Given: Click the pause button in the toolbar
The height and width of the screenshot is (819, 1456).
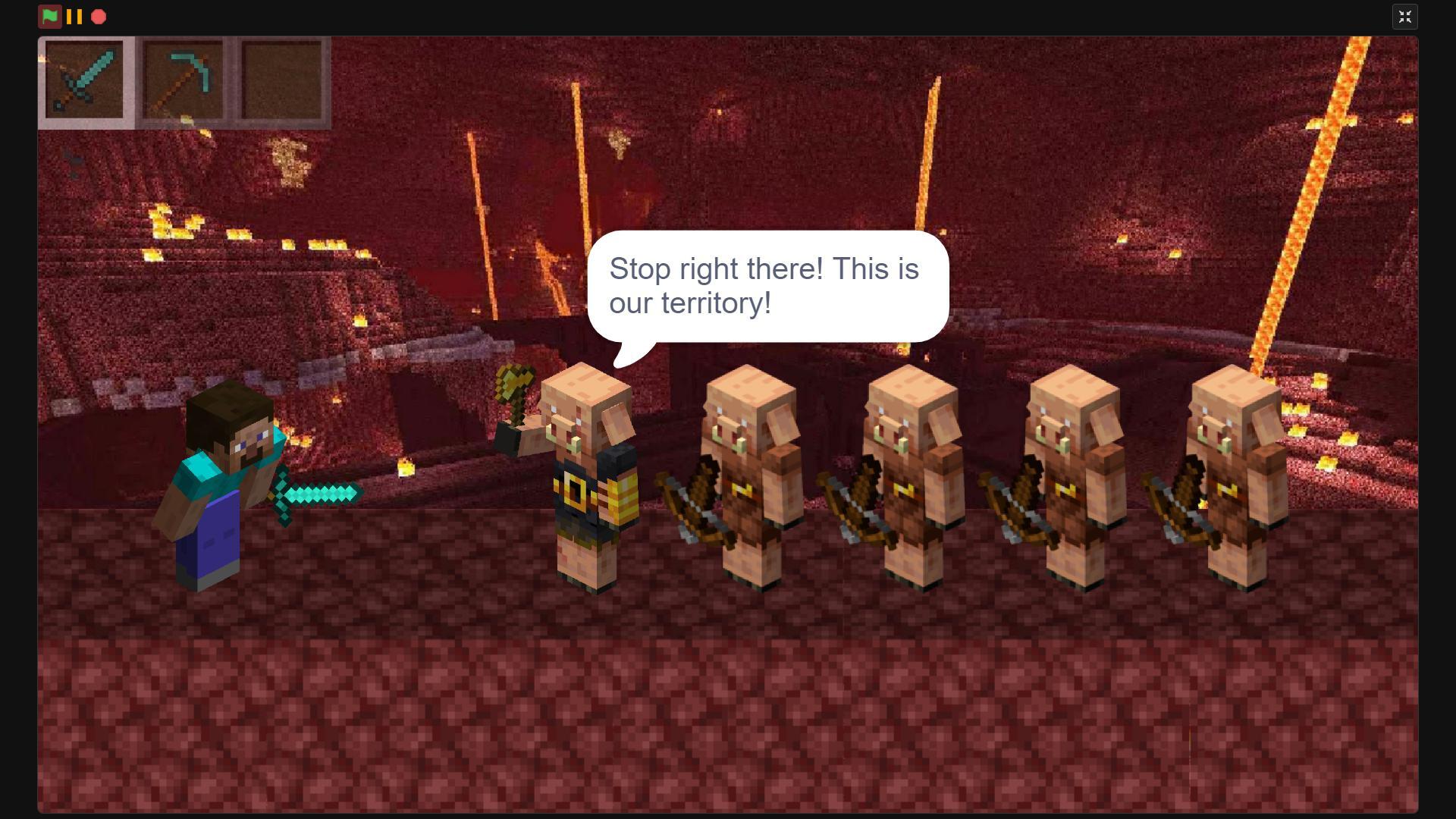Looking at the screenshot, I should click(74, 16).
